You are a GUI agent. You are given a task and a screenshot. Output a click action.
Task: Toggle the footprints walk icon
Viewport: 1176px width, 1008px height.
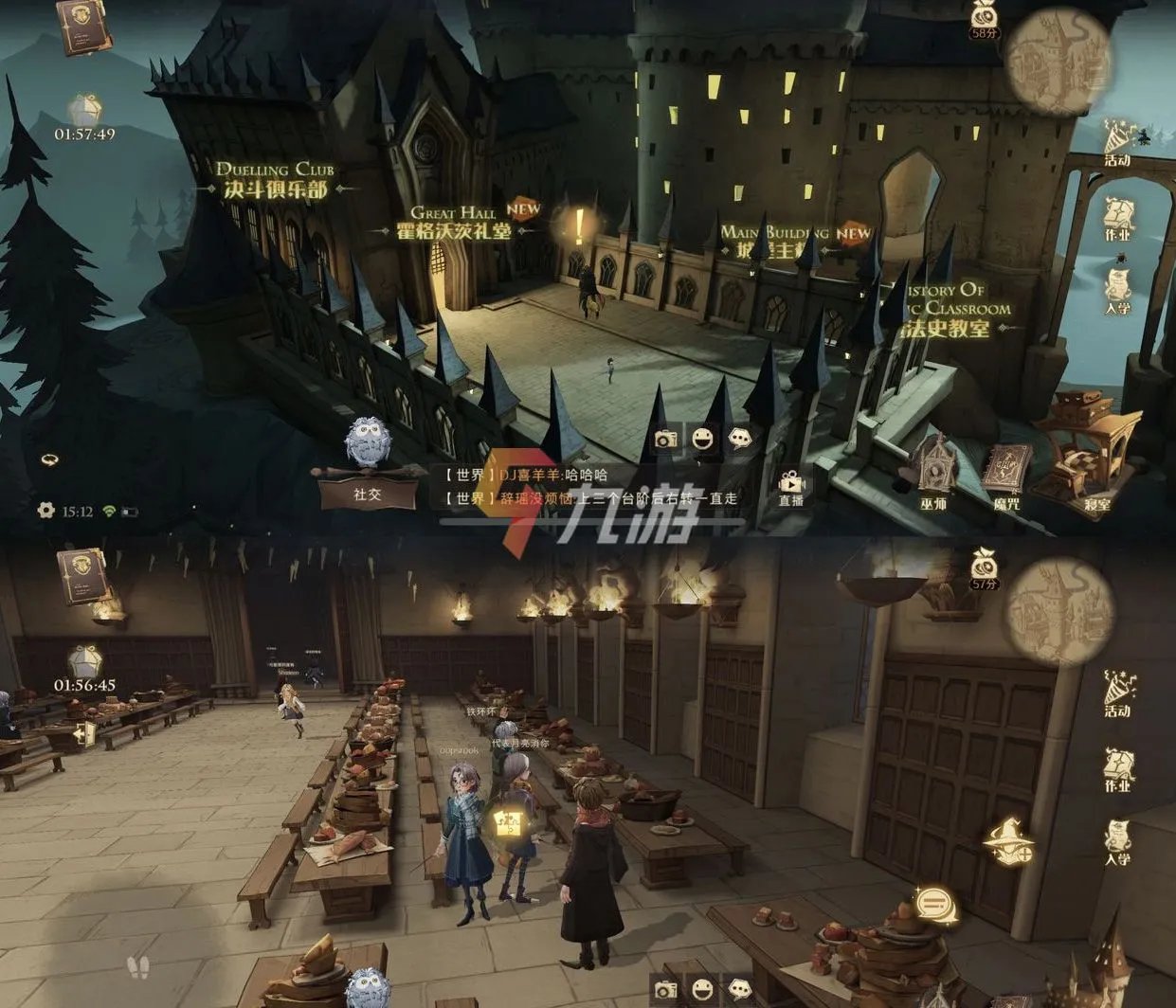click(x=138, y=967)
